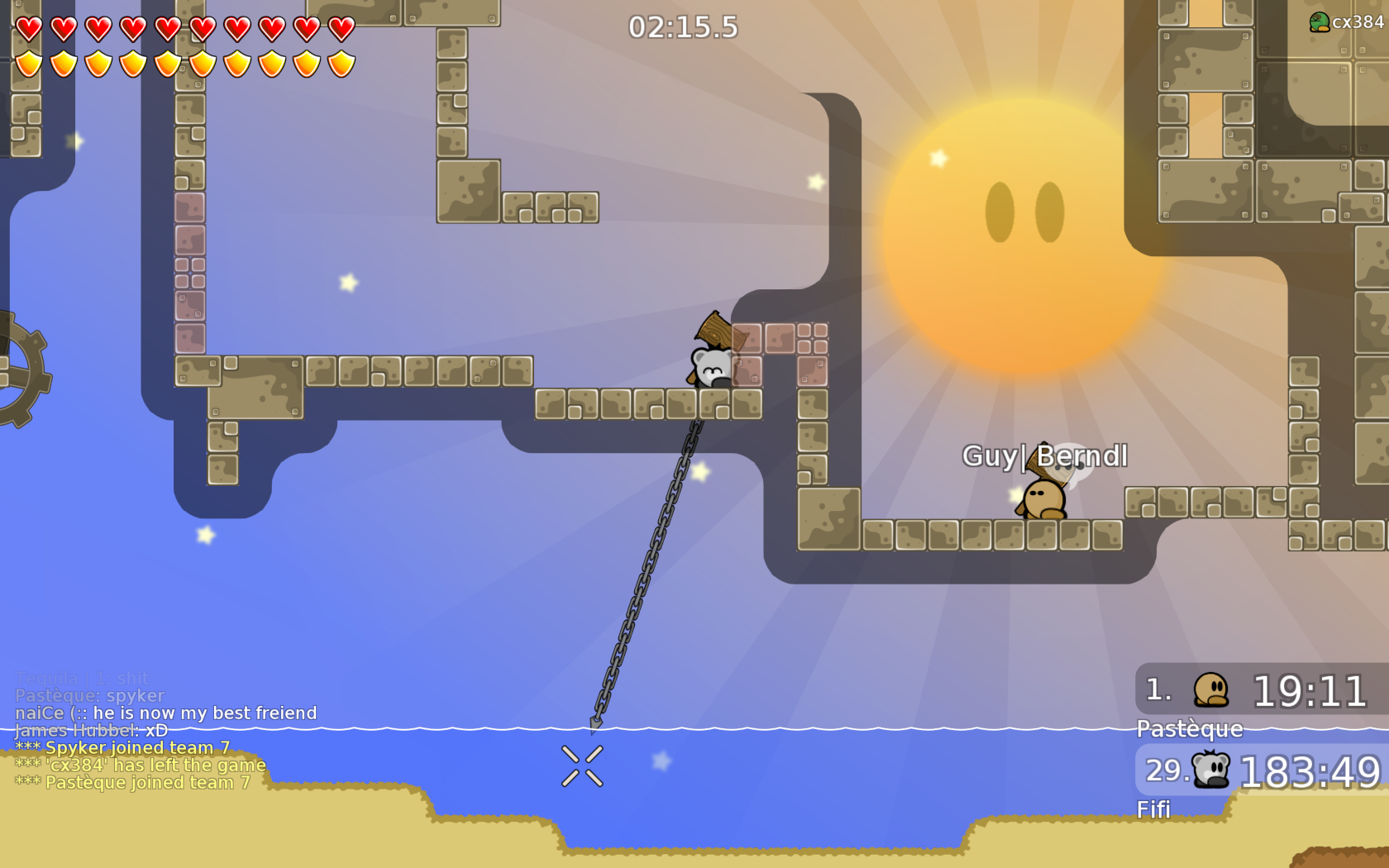The height and width of the screenshot is (868, 1389).
Task: Click the grey koala tee standing on the ledge
Action: tap(709, 368)
